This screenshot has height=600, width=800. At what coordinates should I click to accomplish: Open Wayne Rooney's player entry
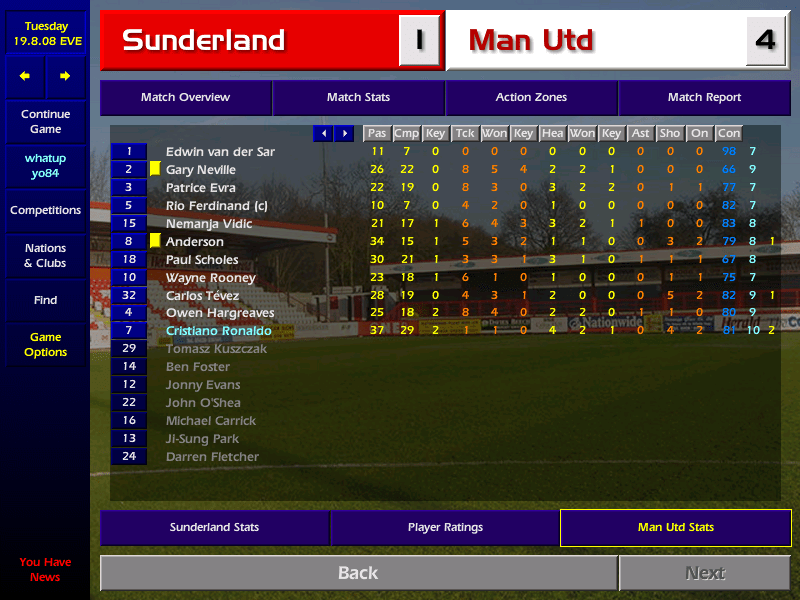(x=210, y=277)
